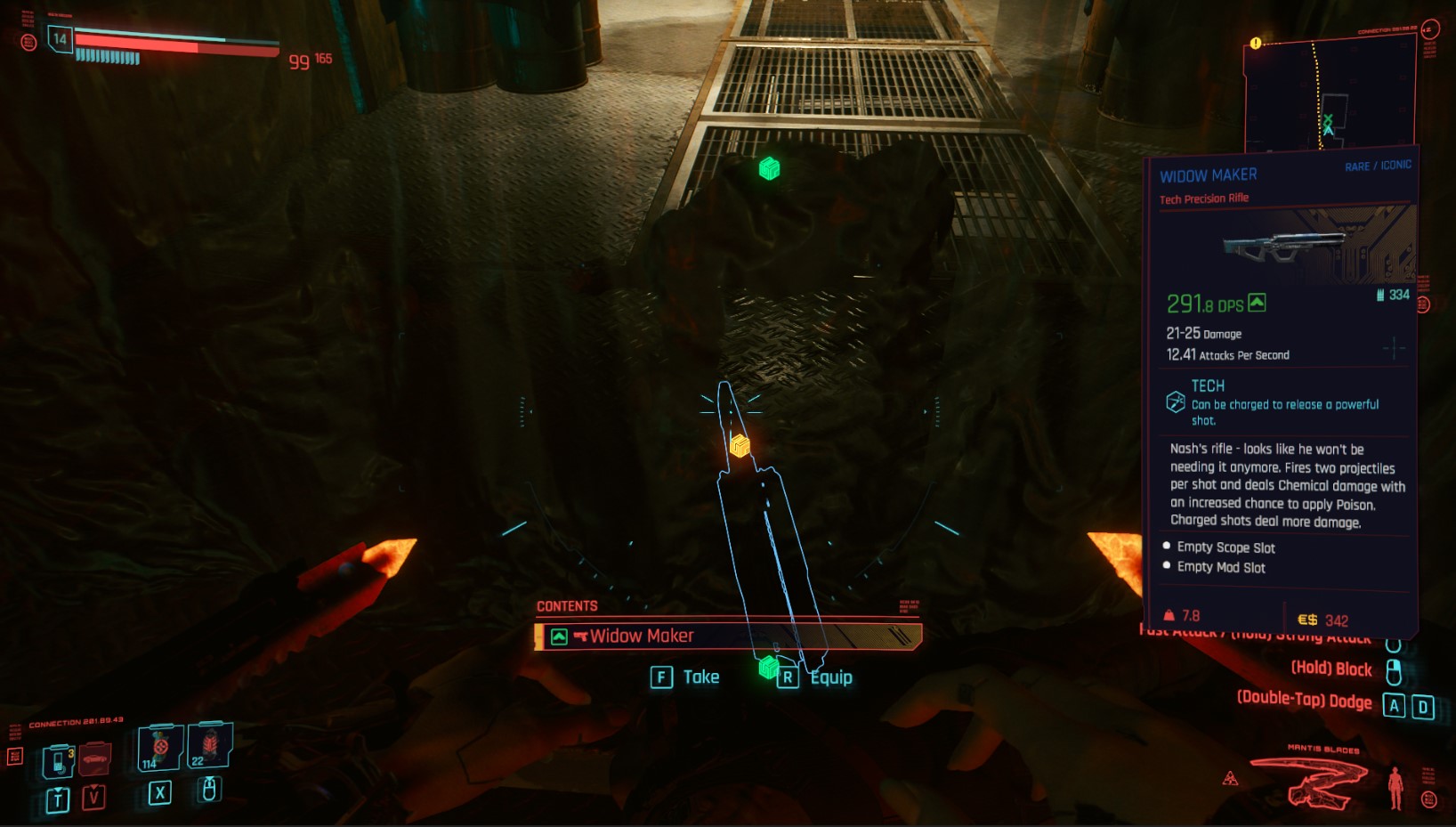
Task: Select the Widow Maker row in the Contents list
Action: pyautogui.click(x=725, y=636)
